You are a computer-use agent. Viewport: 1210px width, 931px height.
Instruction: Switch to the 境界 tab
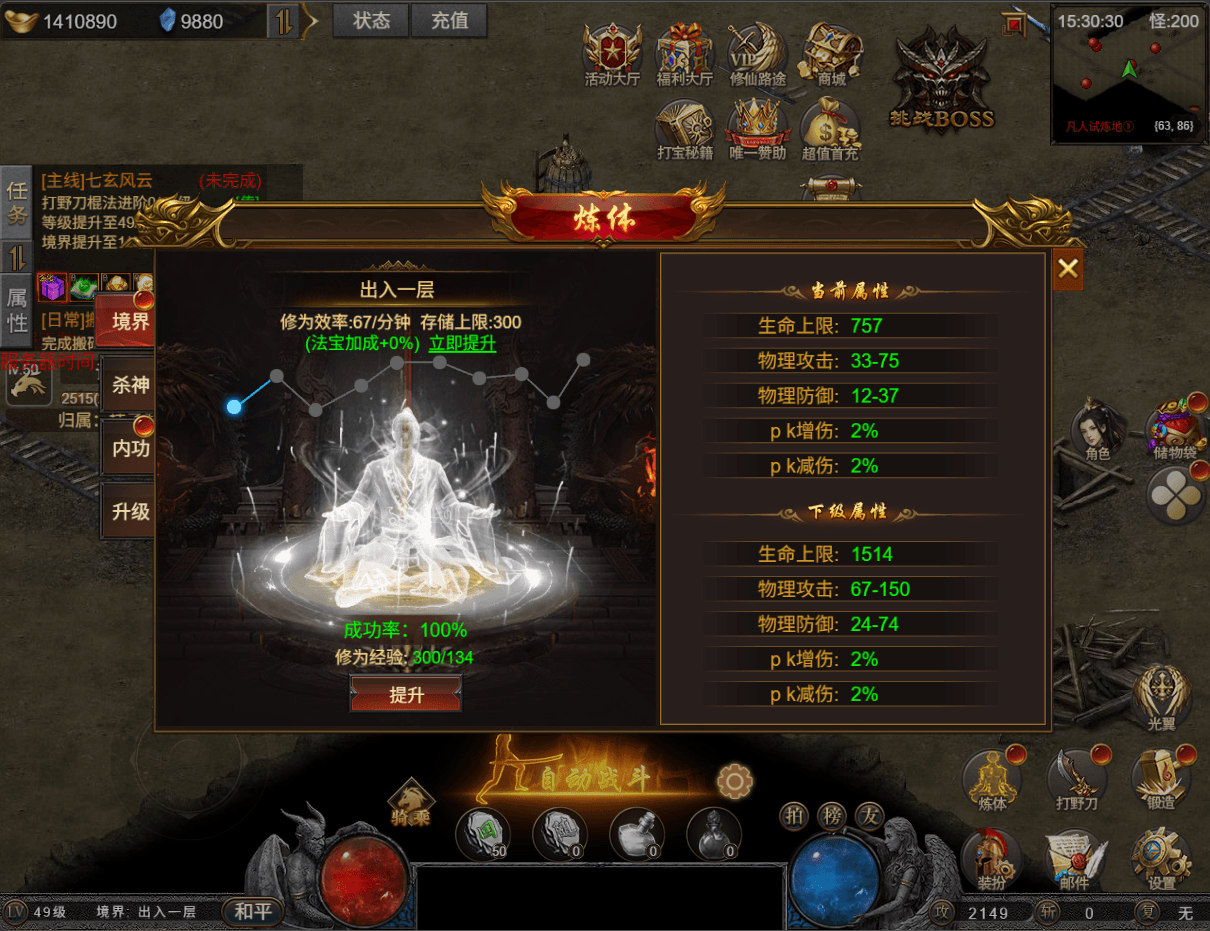(x=130, y=322)
